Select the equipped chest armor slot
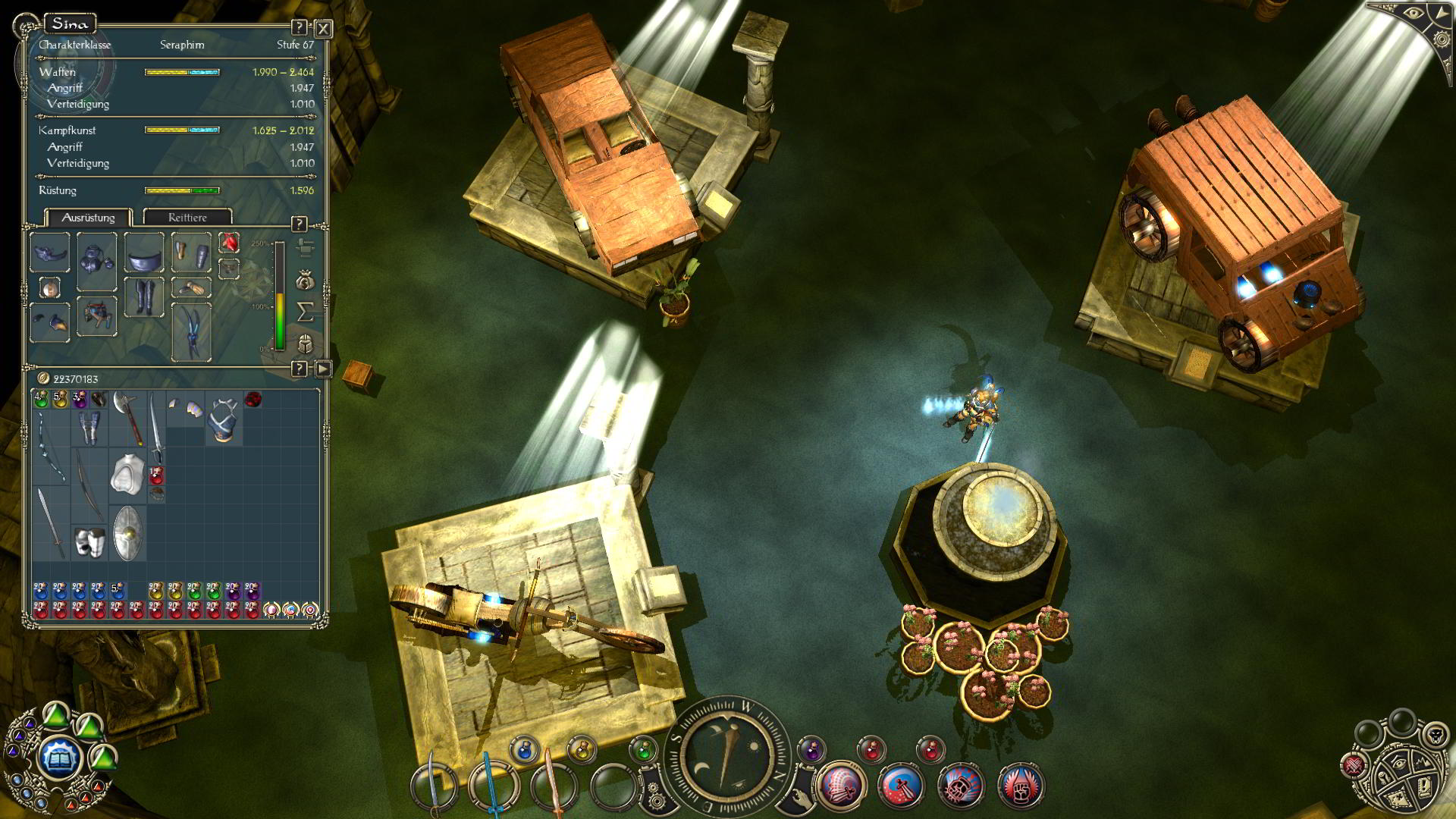This screenshot has width=1456, height=819. point(96,261)
